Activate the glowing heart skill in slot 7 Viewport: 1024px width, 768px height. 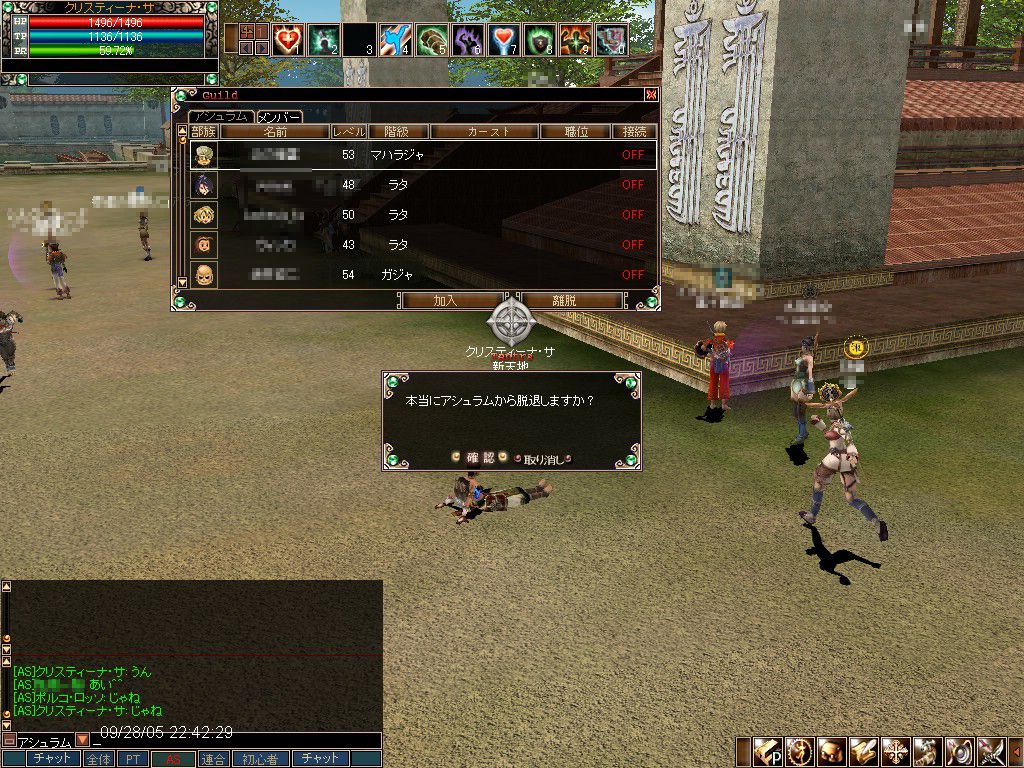(x=504, y=40)
